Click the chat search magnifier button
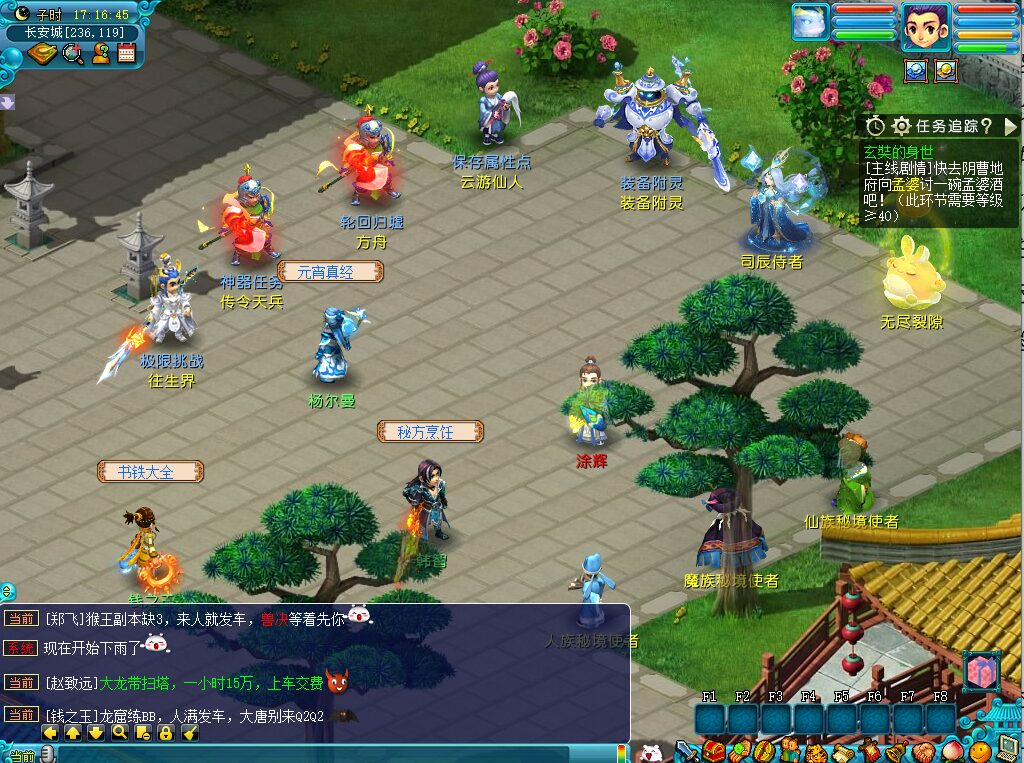The width and height of the screenshot is (1024, 763). click(120, 733)
